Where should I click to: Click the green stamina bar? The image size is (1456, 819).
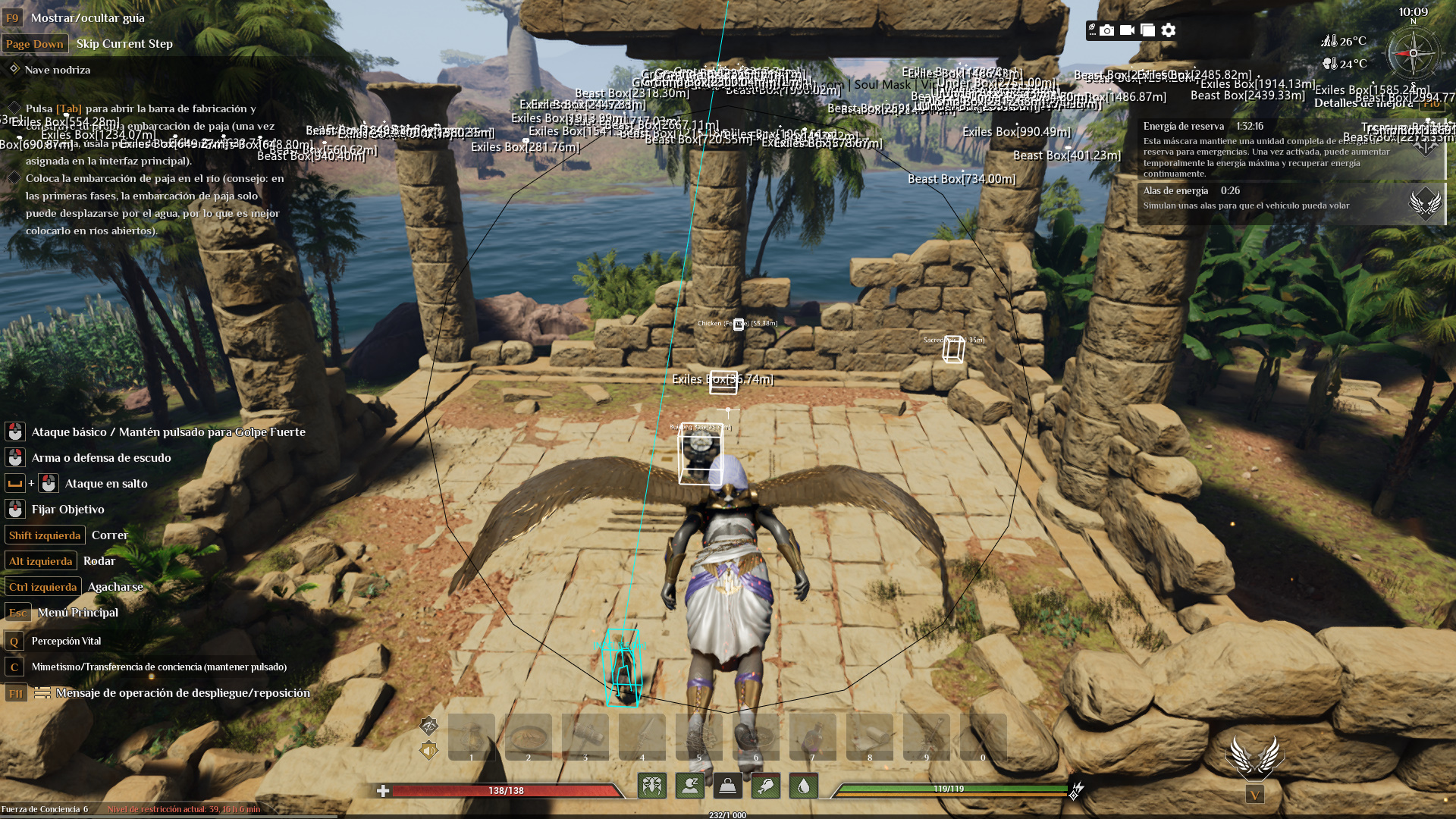[948, 788]
